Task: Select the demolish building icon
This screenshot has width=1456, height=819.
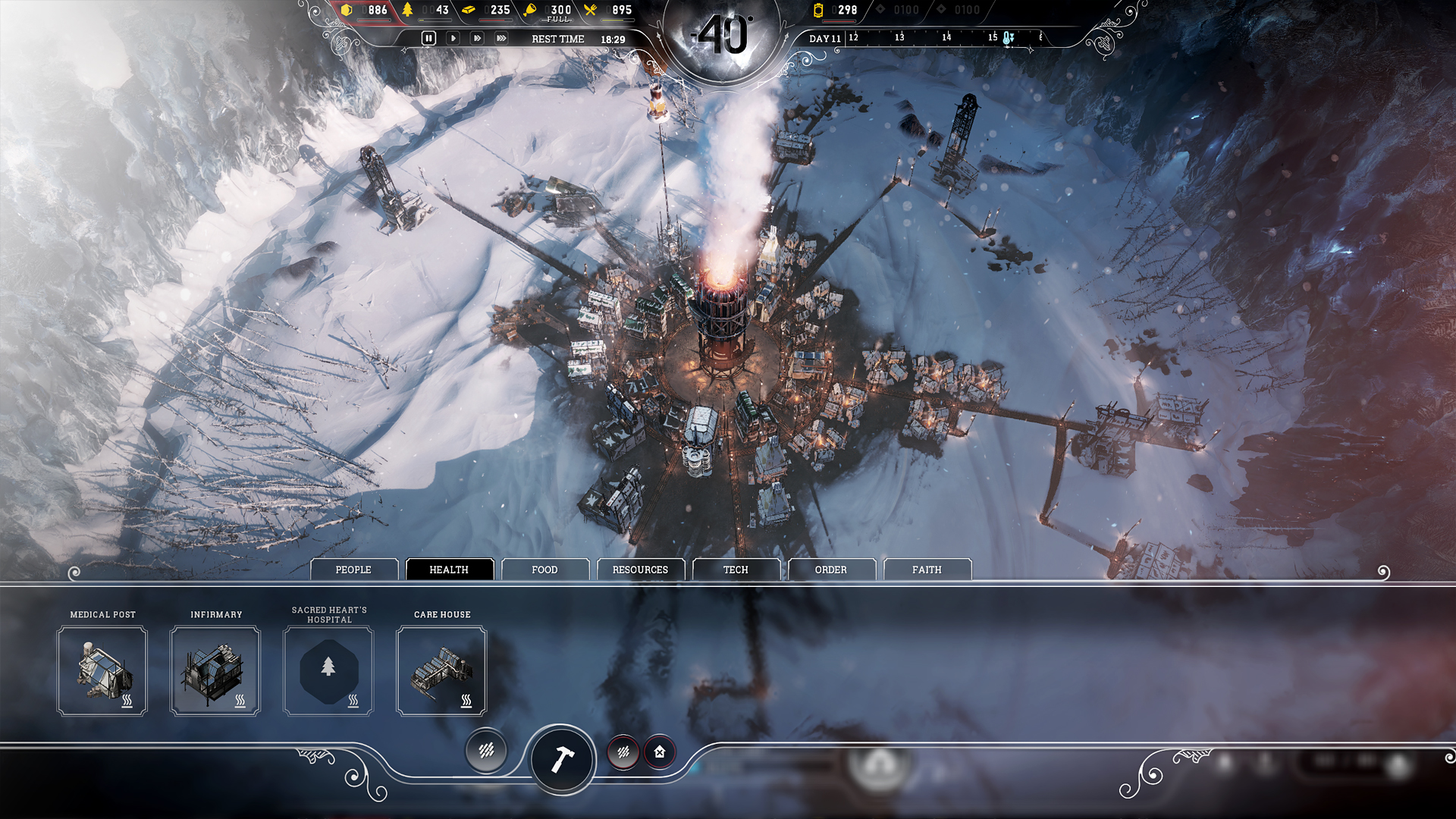Action: (658, 753)
